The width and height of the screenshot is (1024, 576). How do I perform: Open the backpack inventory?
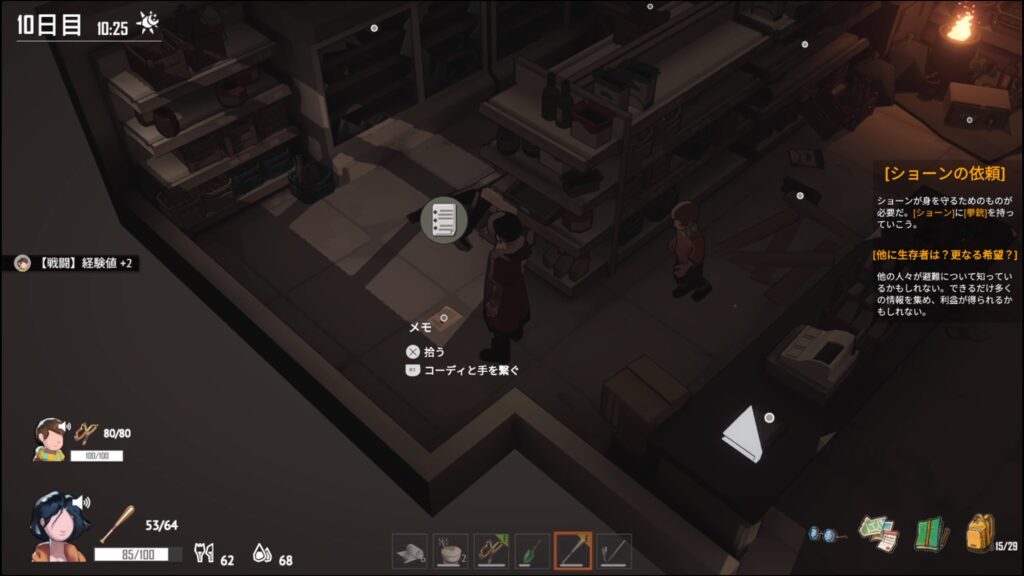(x=980, y=532)
